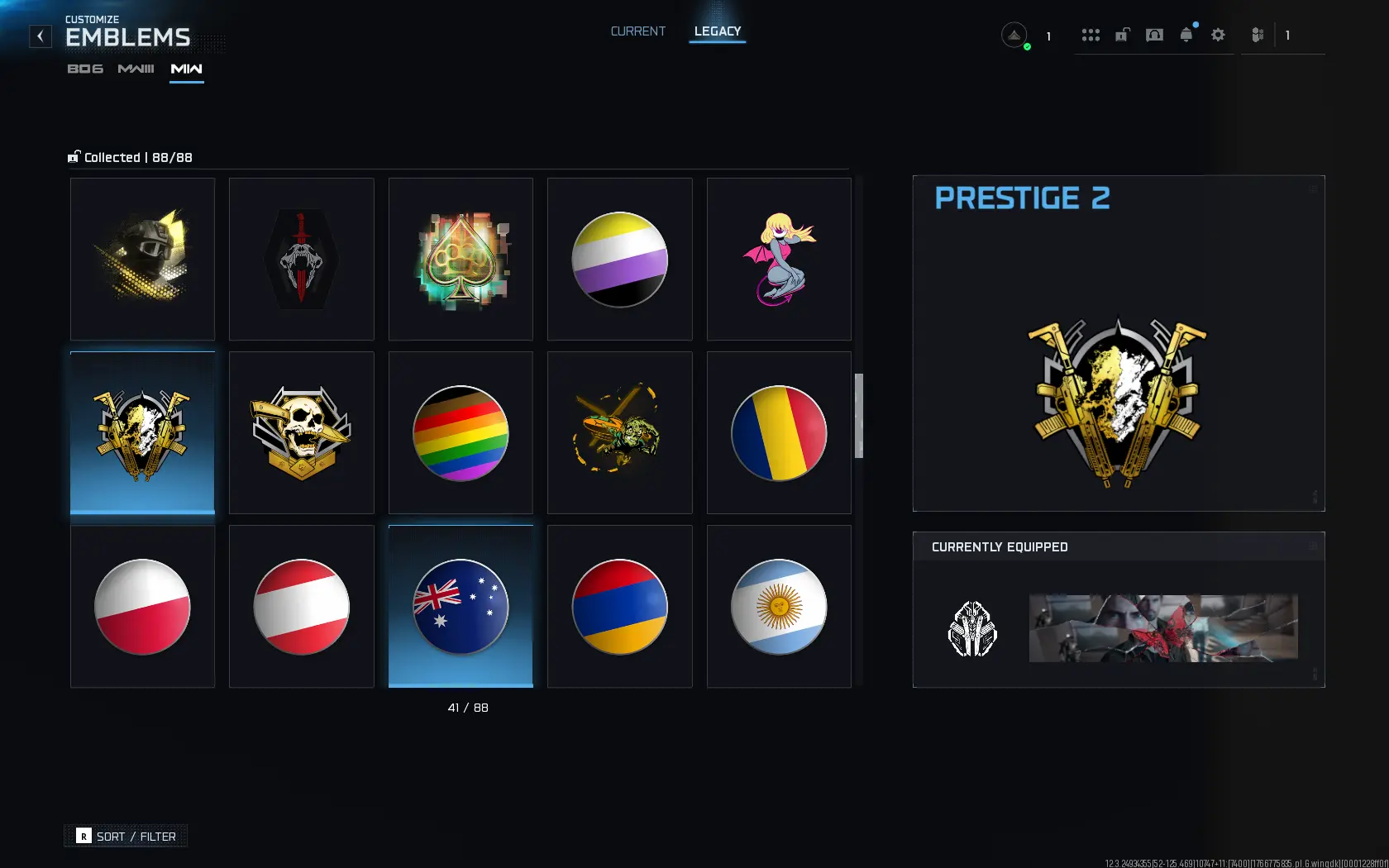Select the golden skull emblem
1389x868 pixels.
301,432
